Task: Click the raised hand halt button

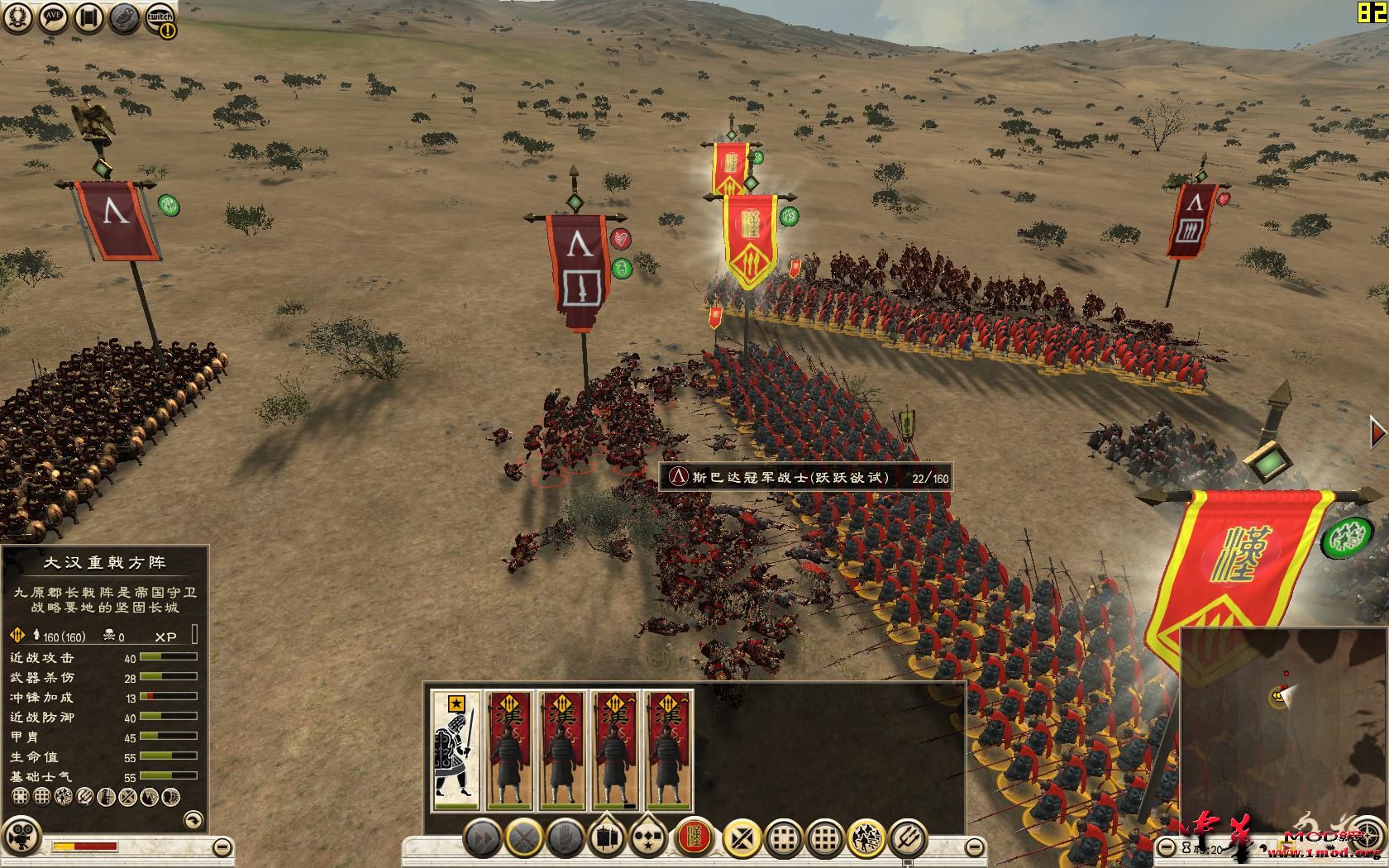Action: pos(566,839)
